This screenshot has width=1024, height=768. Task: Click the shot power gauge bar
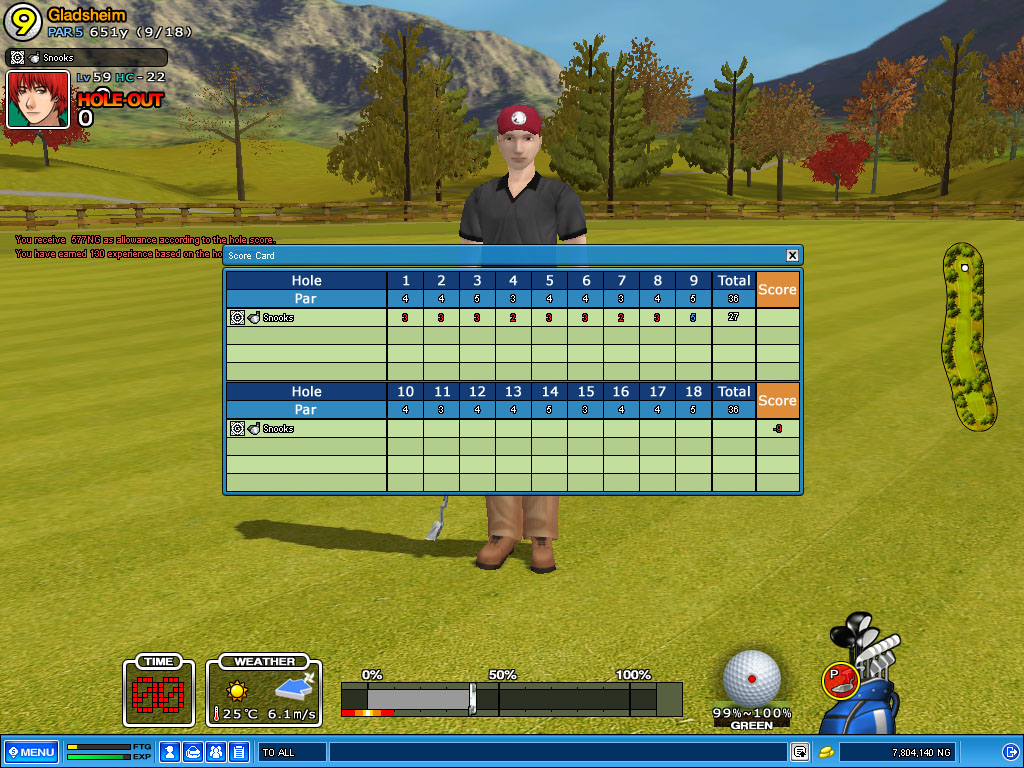[510, 699]
